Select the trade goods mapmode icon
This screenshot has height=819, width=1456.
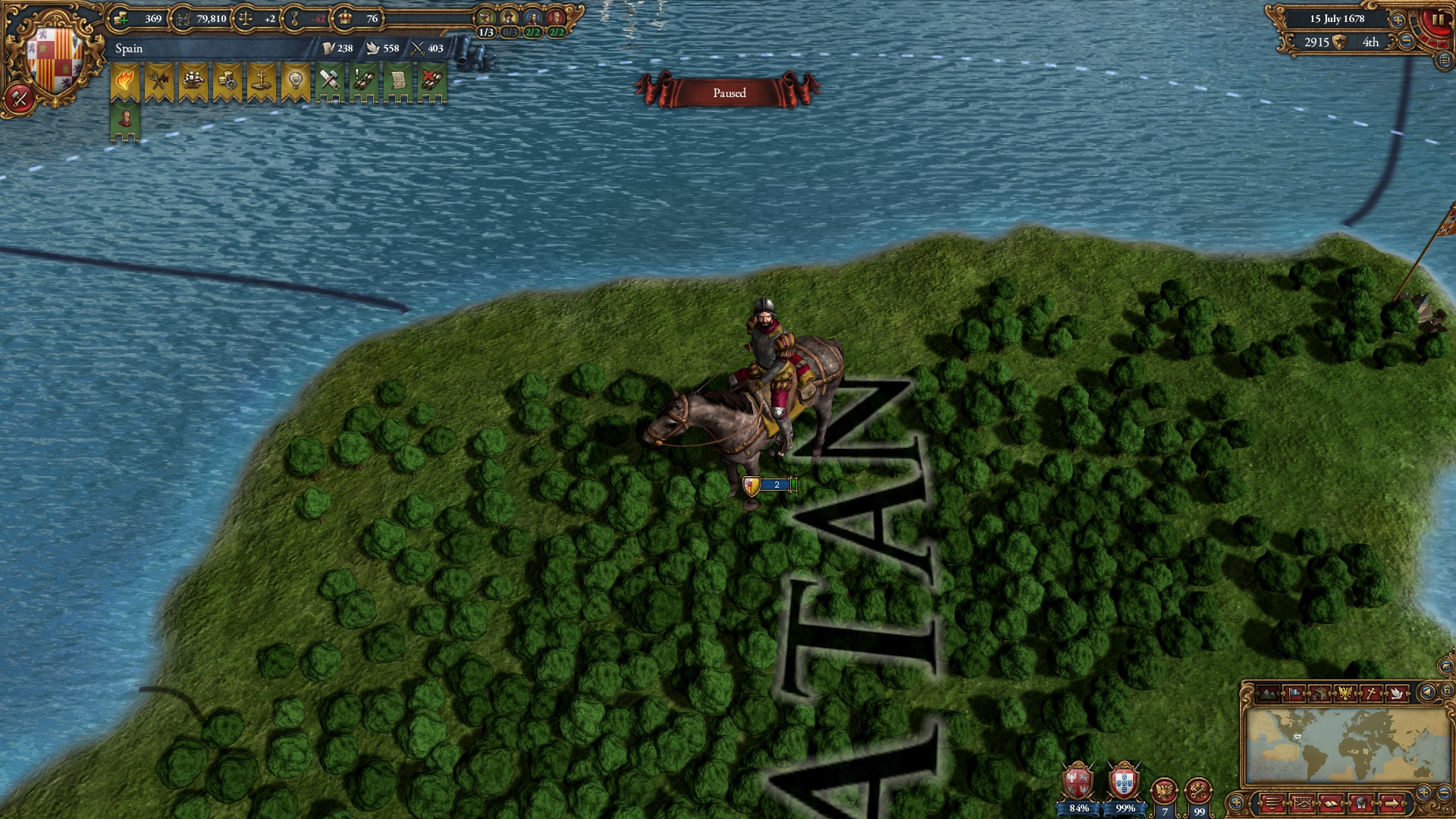coord(1320,692)
